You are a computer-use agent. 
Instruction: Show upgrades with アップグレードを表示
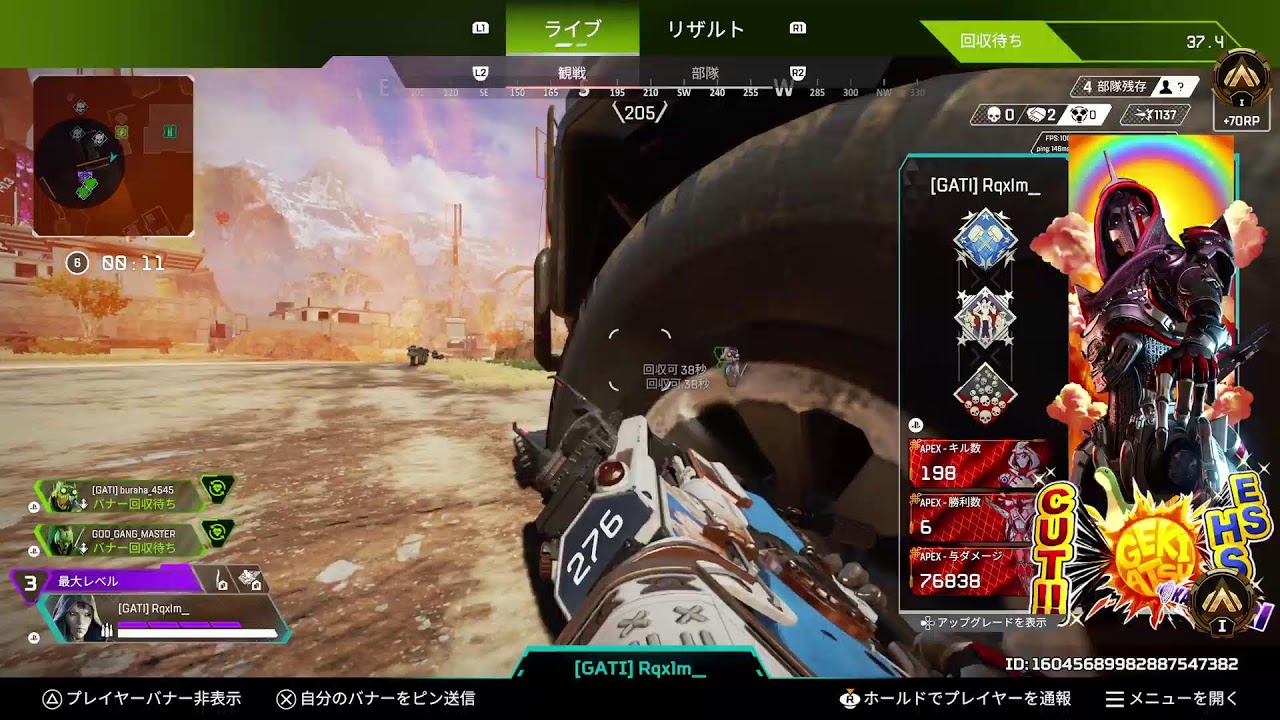pyautogui.click(x=984, y=622)
